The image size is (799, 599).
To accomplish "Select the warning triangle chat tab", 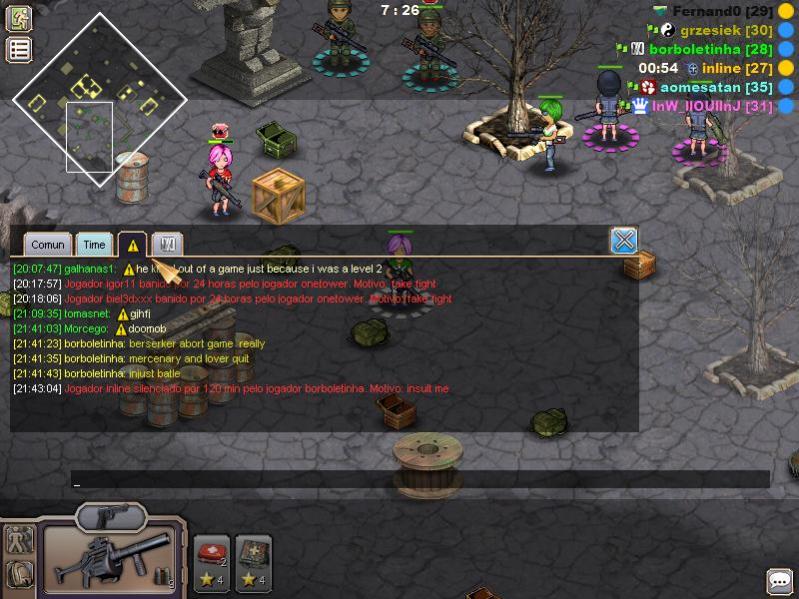I will point(133,244).
